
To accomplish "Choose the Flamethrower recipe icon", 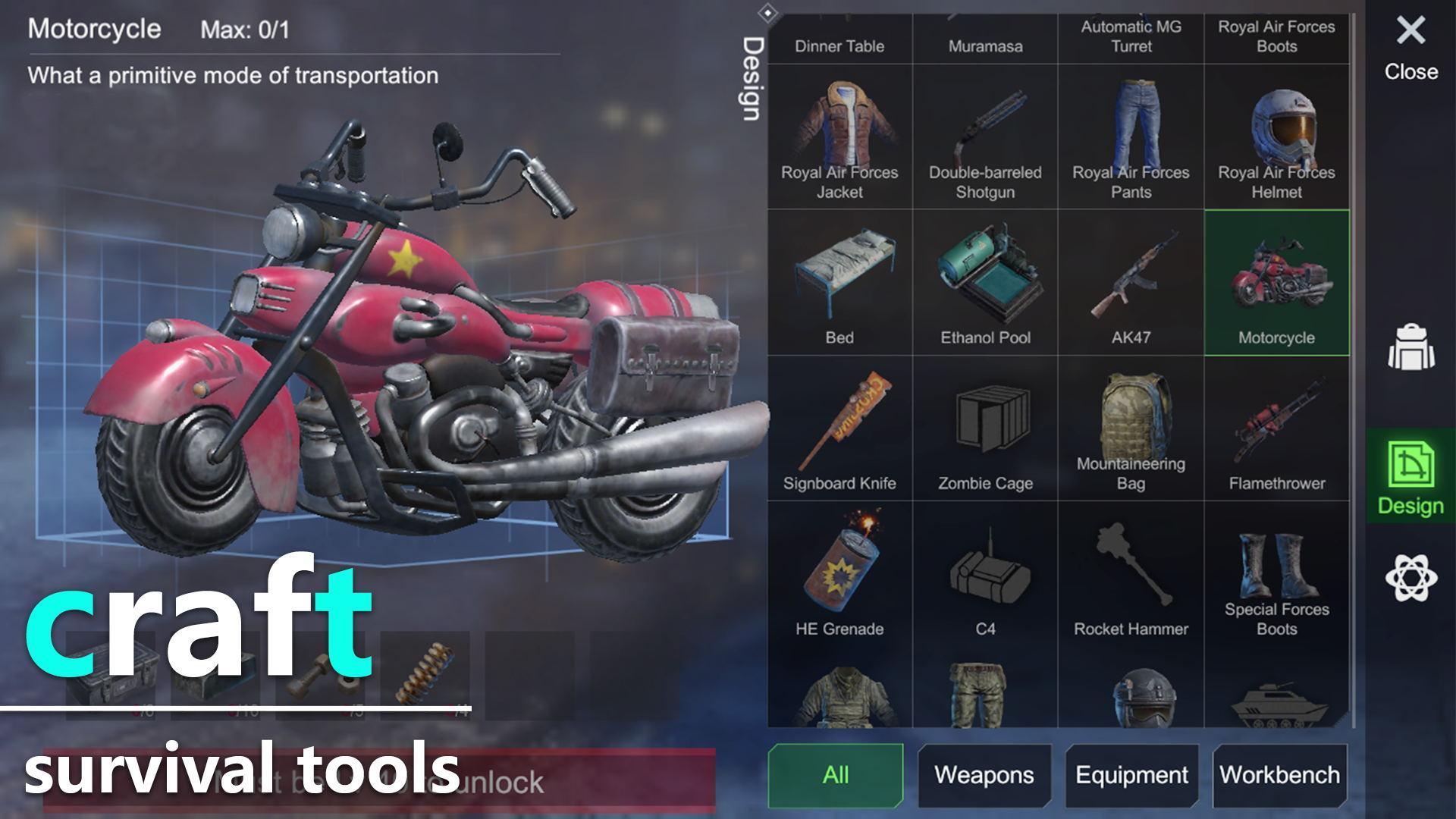I will tap(1277, 430).
